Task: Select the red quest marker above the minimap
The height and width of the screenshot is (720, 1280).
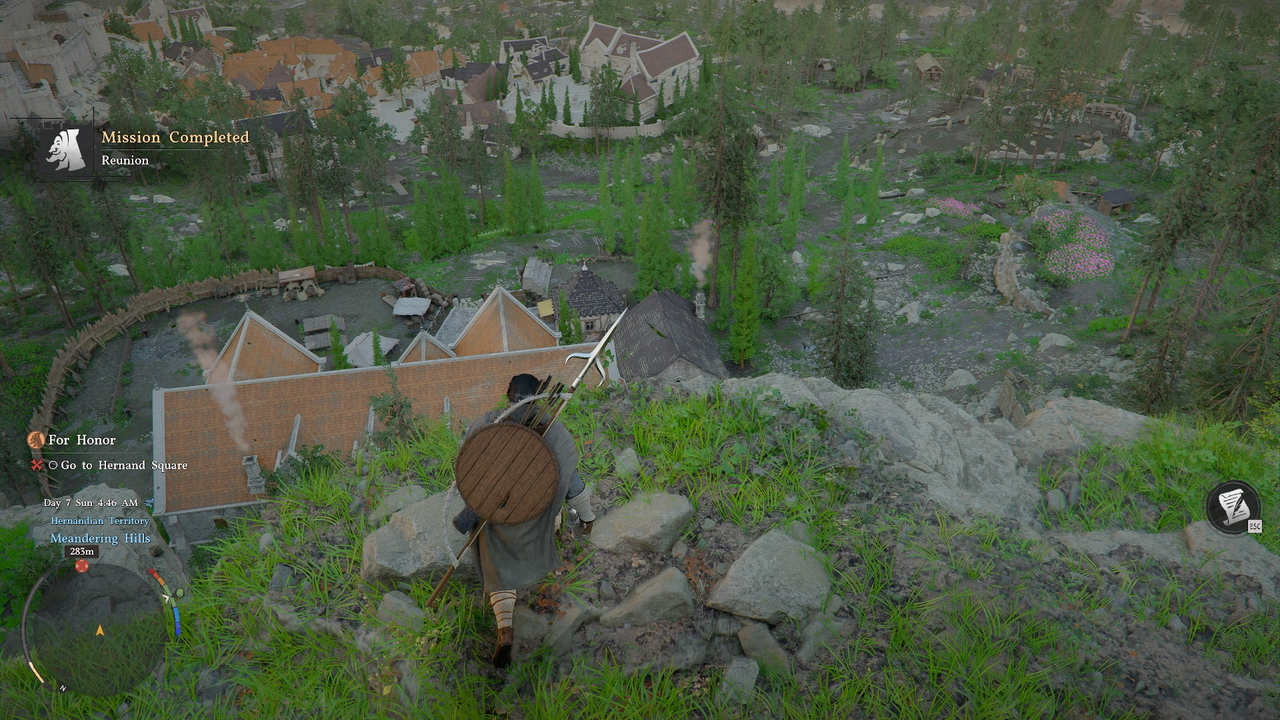Action: 82,566
